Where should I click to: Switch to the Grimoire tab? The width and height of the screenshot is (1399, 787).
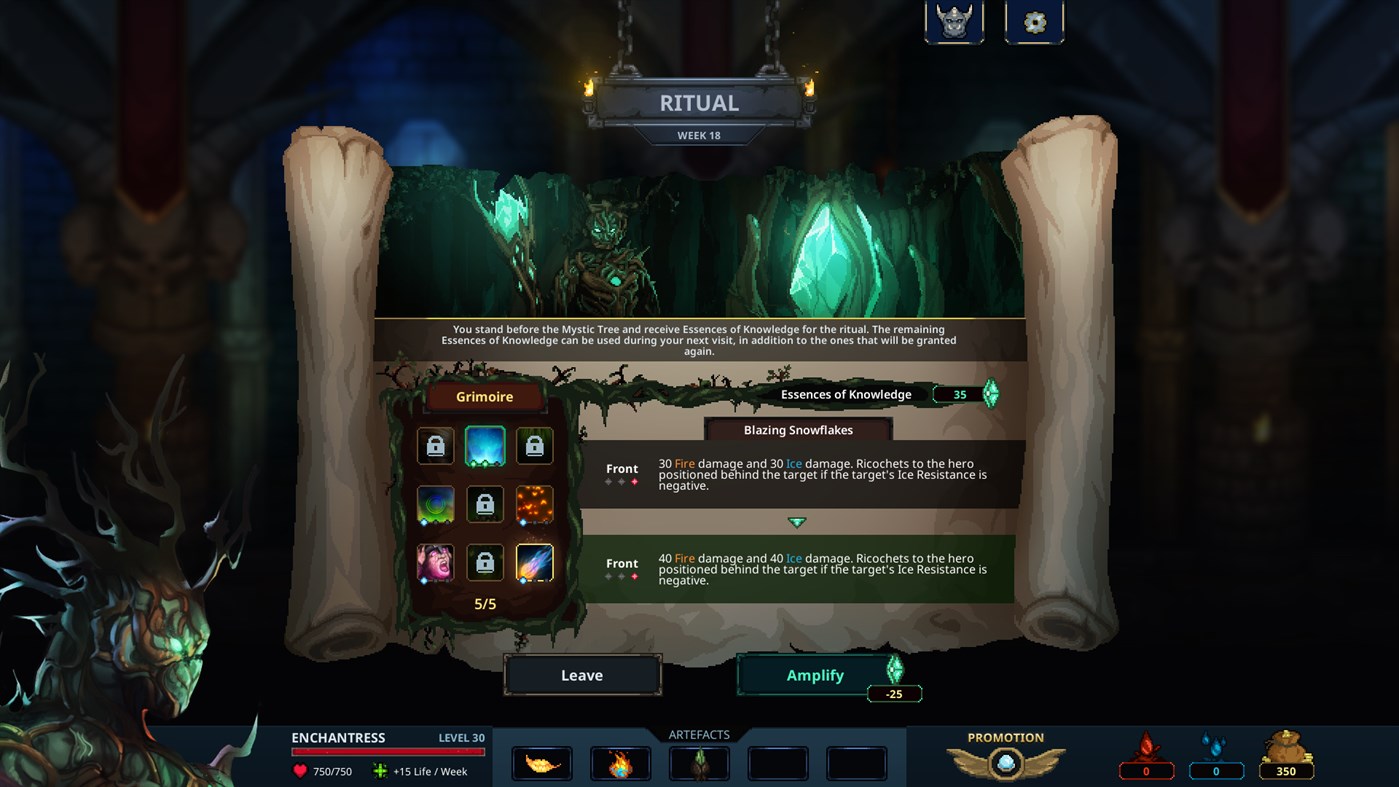click(484, 396)
